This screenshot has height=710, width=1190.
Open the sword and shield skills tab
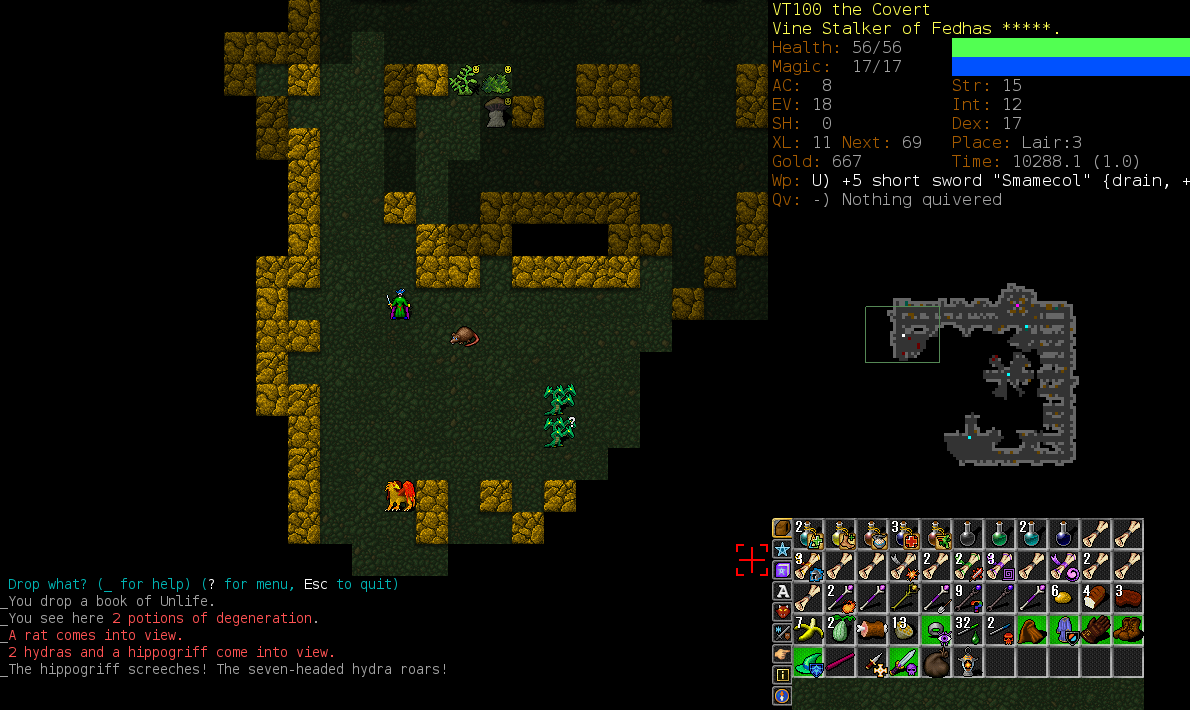tap(782, 633)
